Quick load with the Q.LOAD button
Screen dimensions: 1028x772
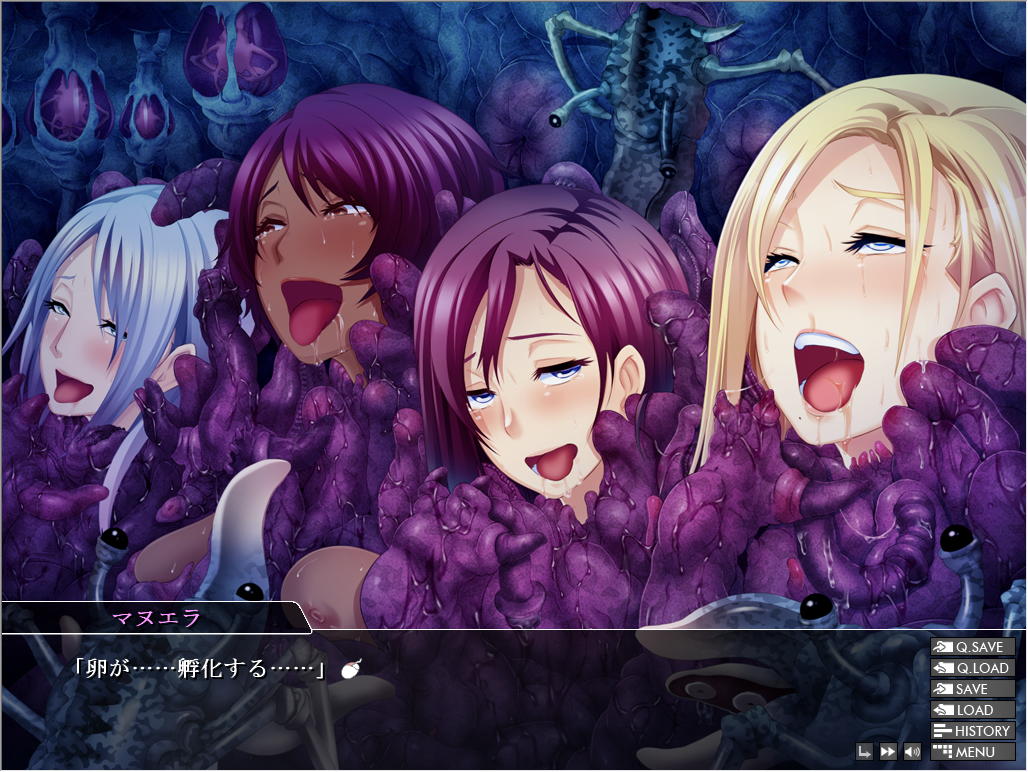coord(972,668)
